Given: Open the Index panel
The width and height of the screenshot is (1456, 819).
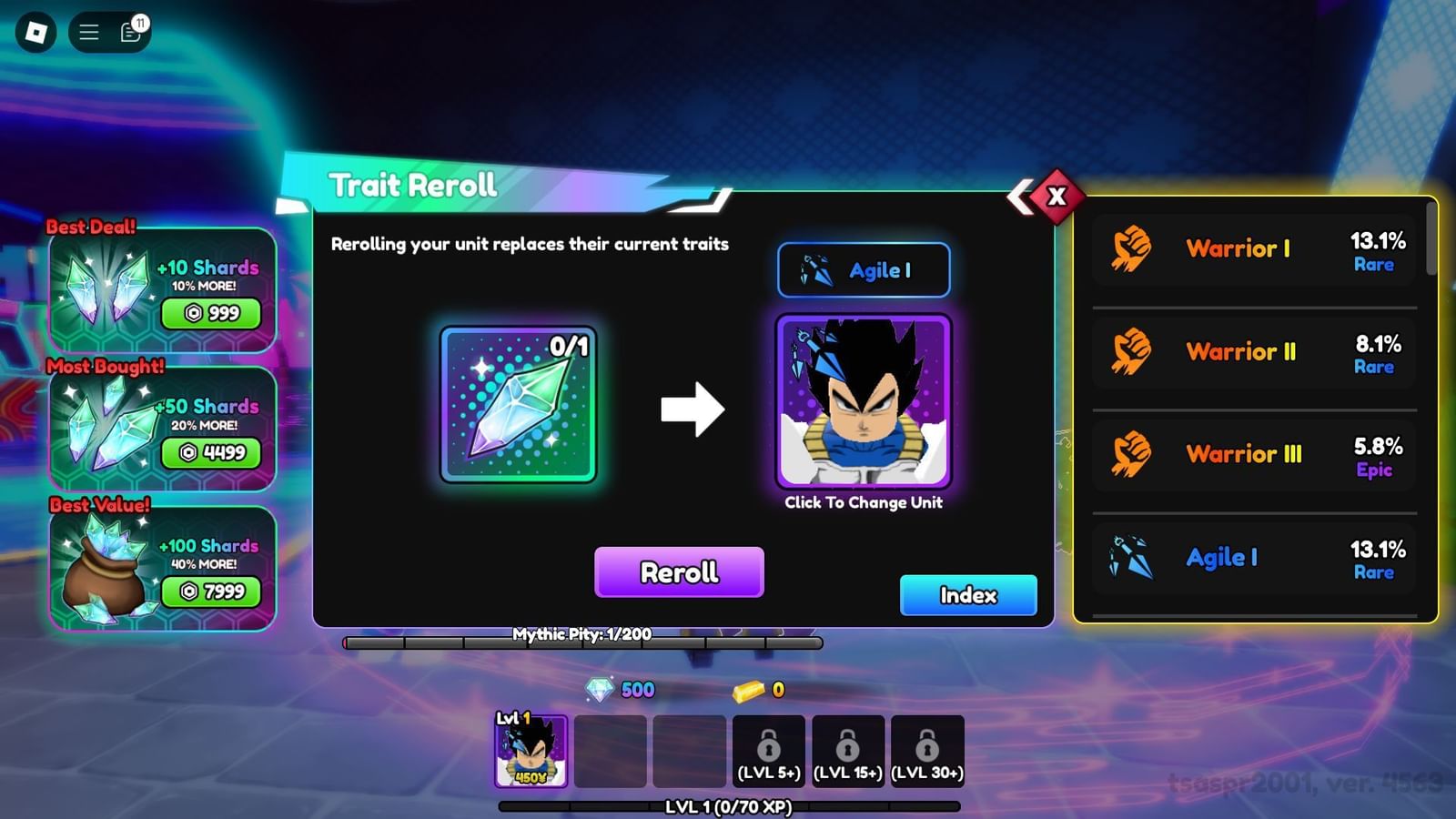Looking at the screenshot, I should click(968, 595).
